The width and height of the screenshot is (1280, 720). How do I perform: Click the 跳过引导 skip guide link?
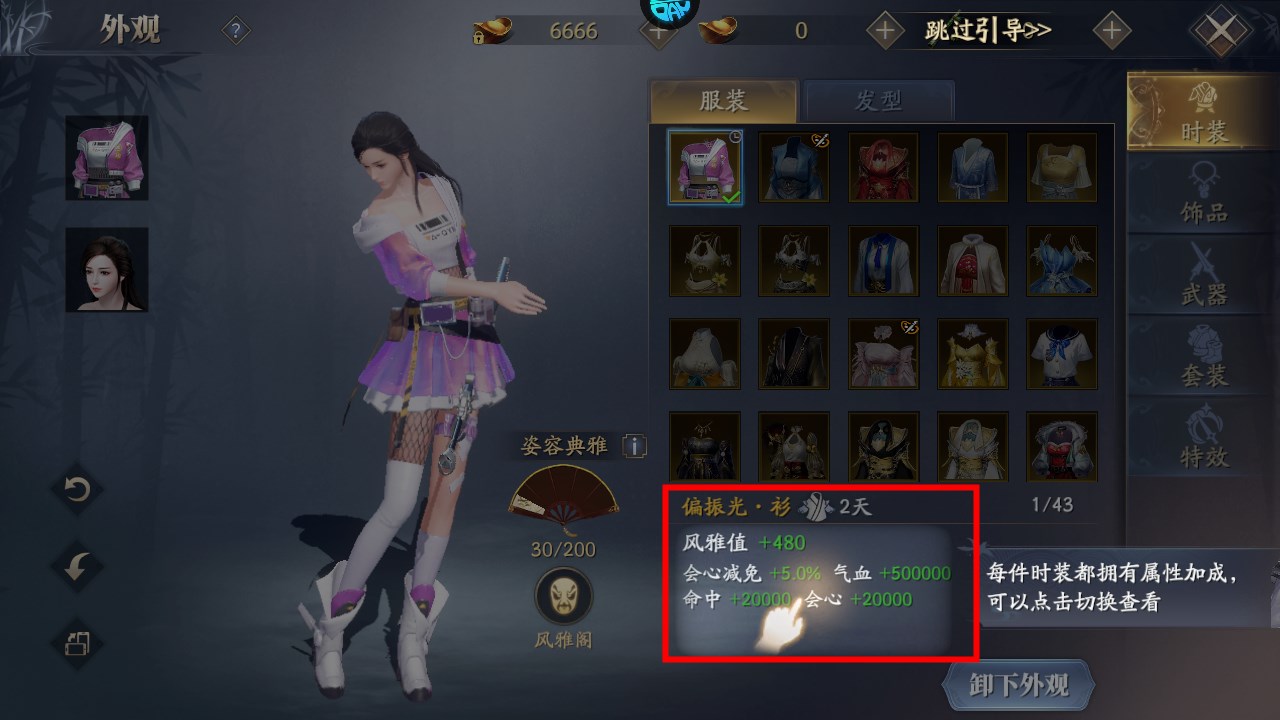(985, 30)
